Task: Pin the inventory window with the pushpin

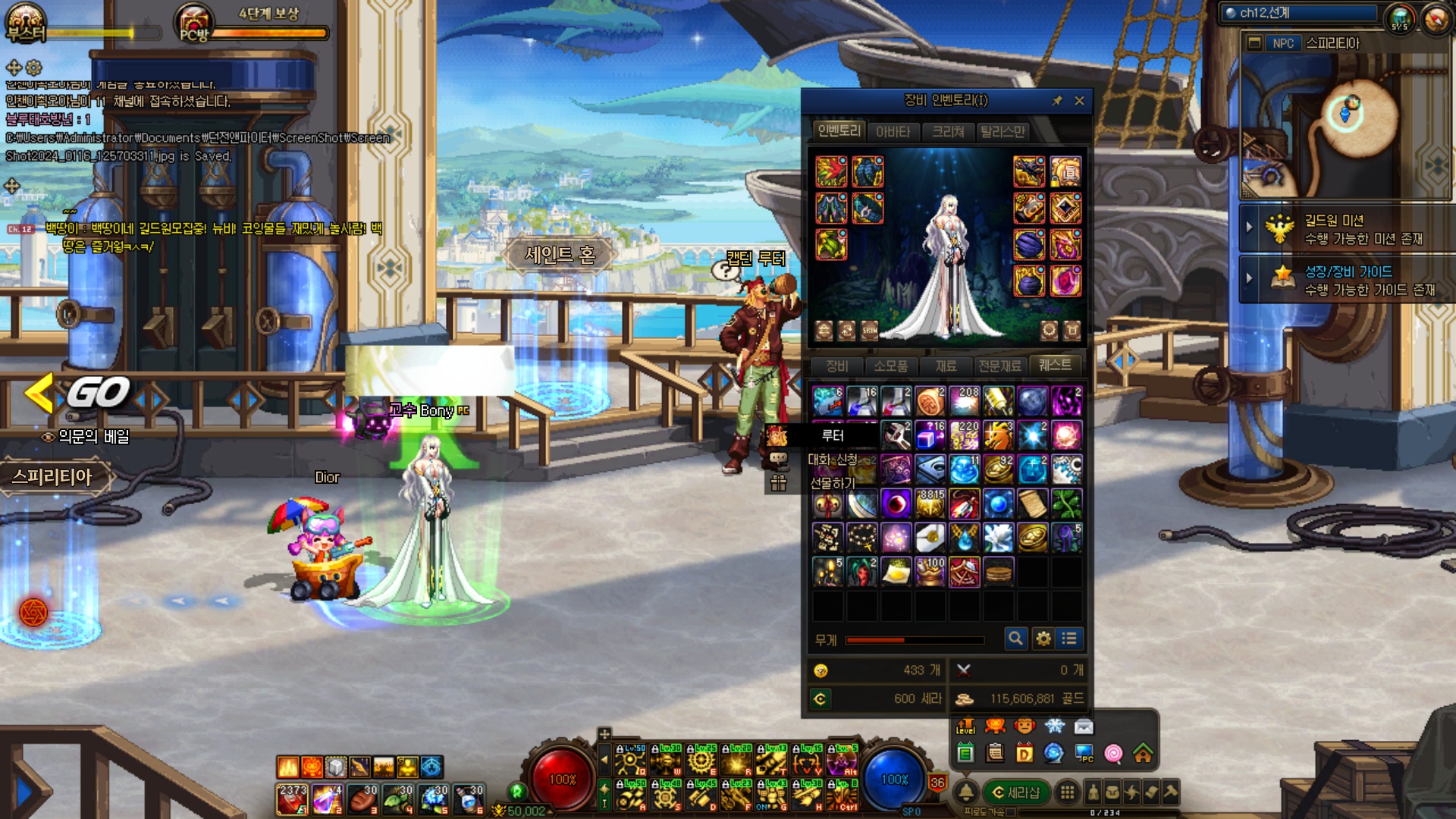Action: coord(1057,101)
